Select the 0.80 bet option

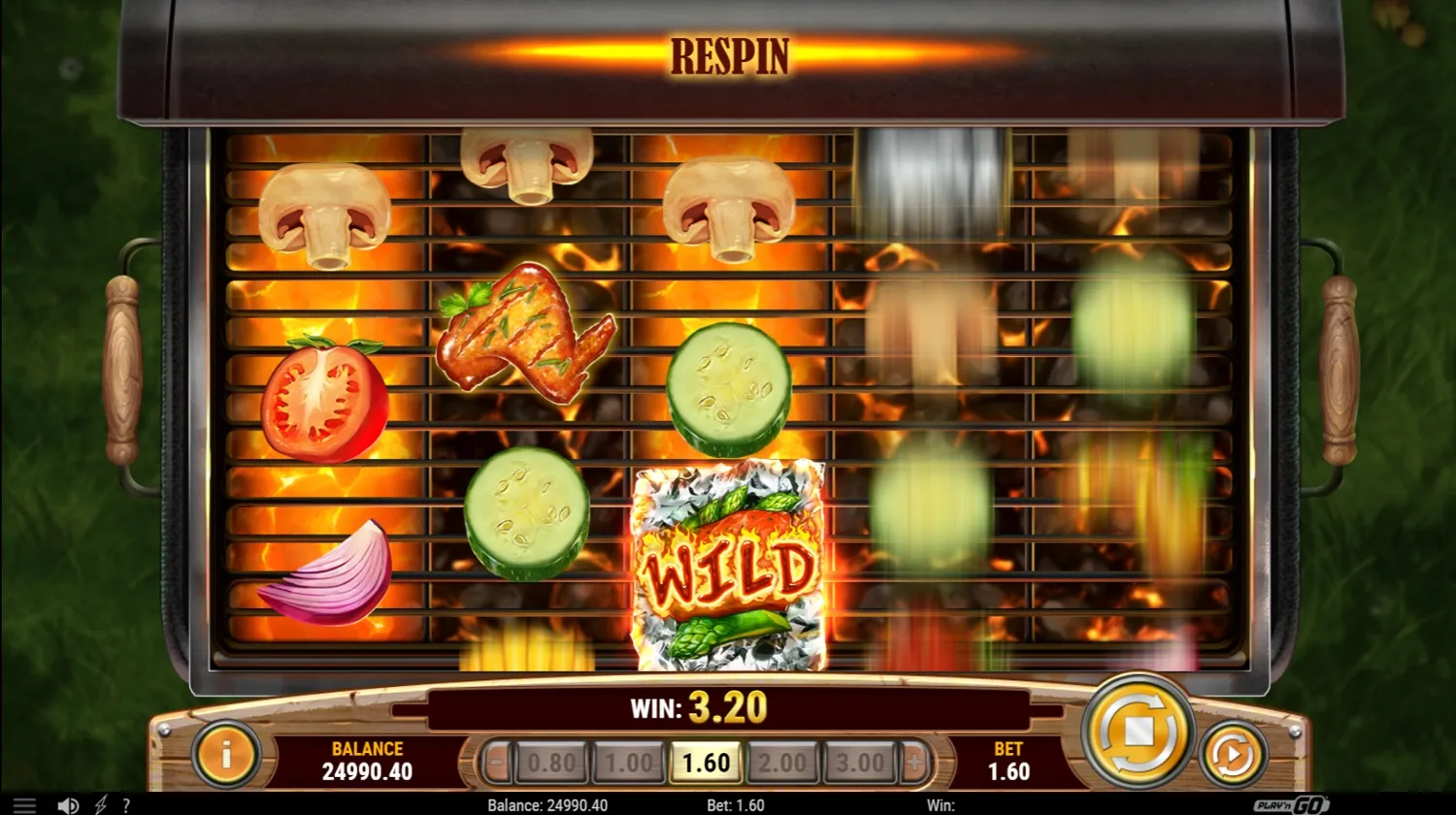coord(552,762)
